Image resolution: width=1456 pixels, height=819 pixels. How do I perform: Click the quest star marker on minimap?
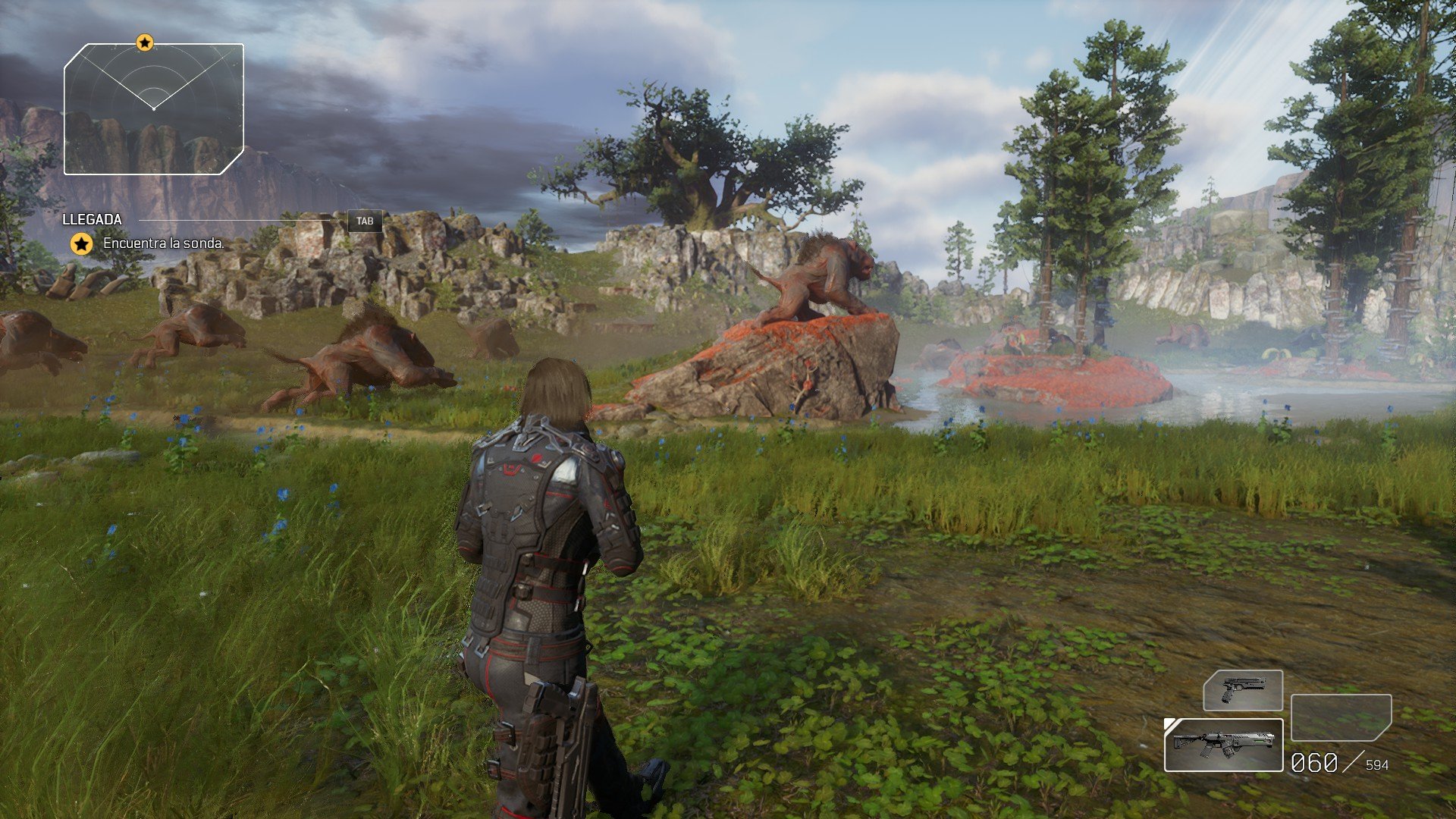[145, 42]
